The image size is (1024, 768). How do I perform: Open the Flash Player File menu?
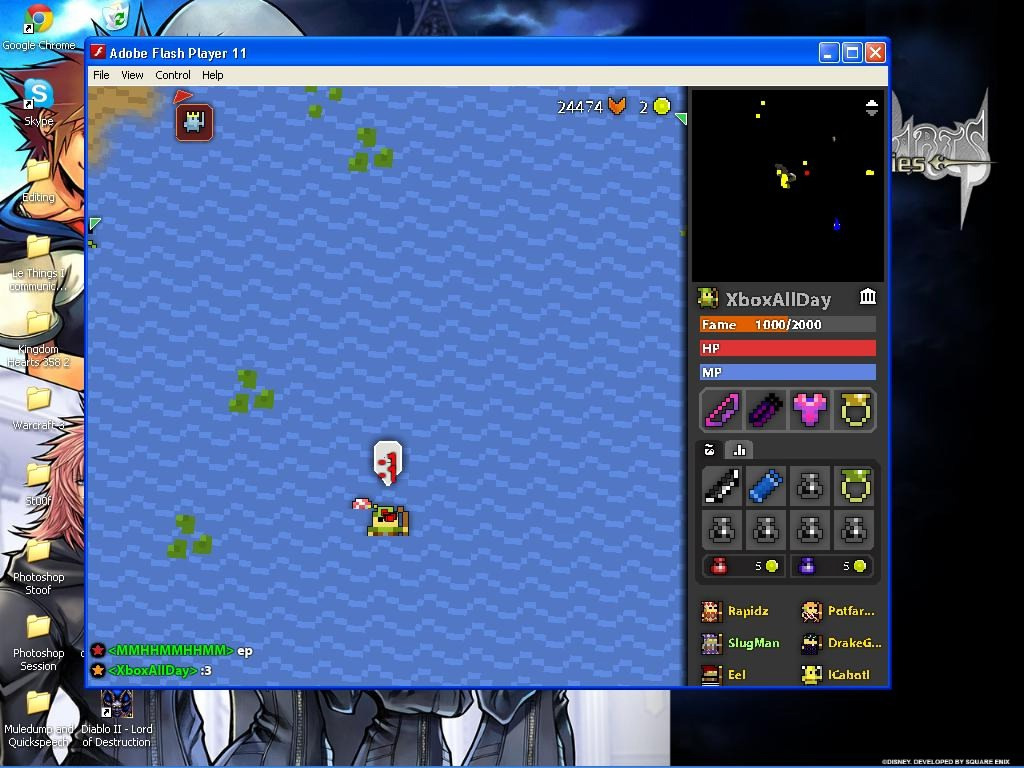pos(101,75)
